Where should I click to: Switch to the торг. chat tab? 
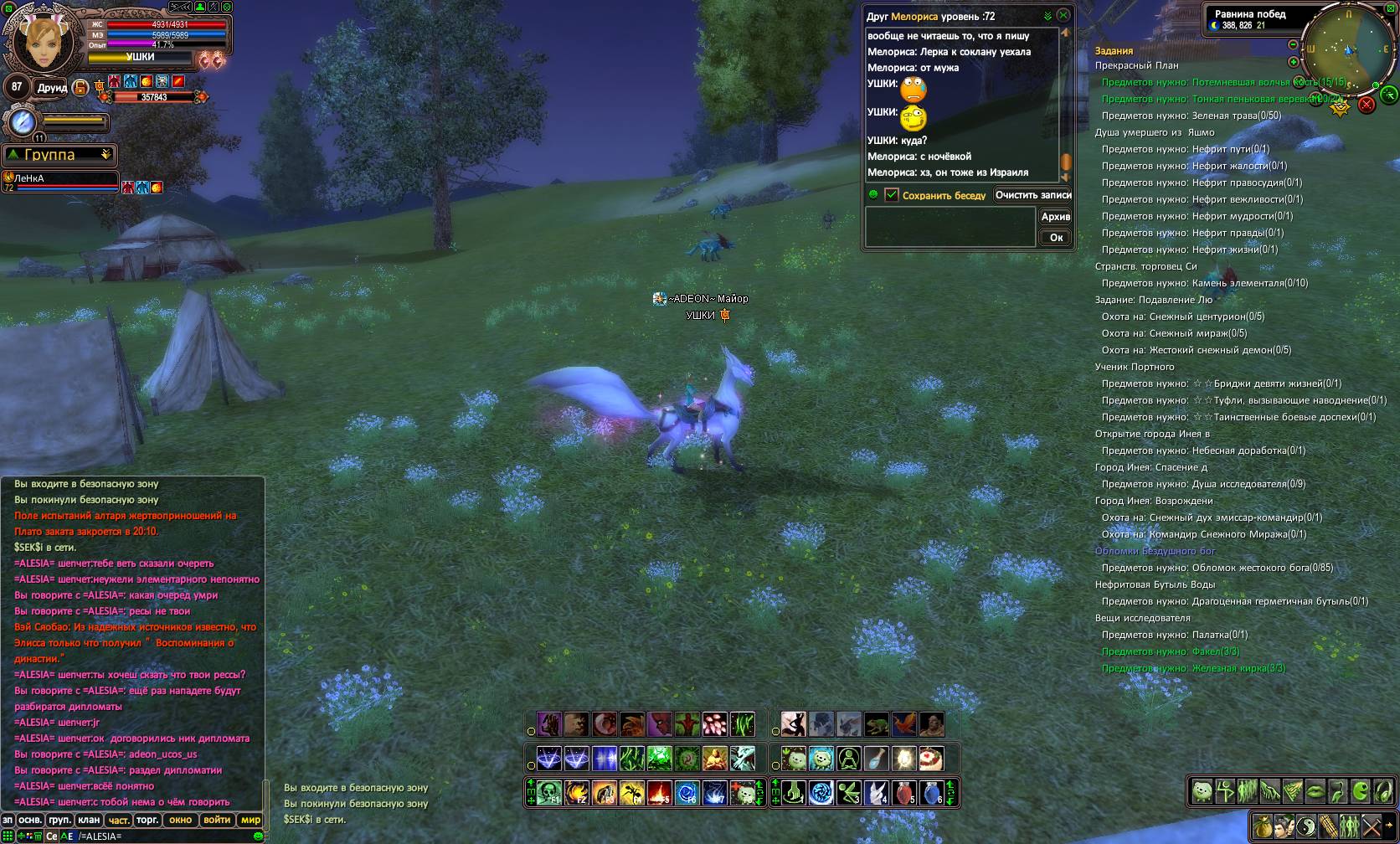(x=147, y=821)
